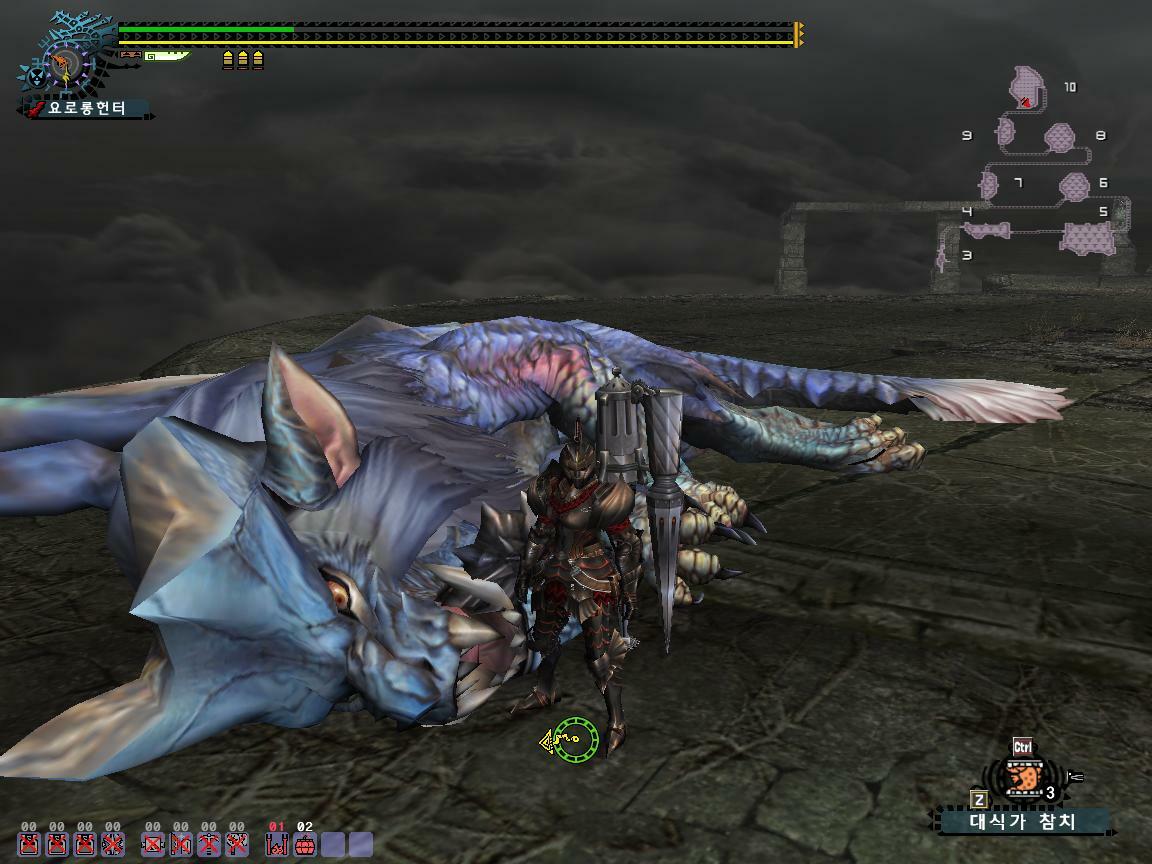The height and width of the screenshot is (864, 1152).
Task: Select the red flame icon with count 01
Action: point(277,845)
